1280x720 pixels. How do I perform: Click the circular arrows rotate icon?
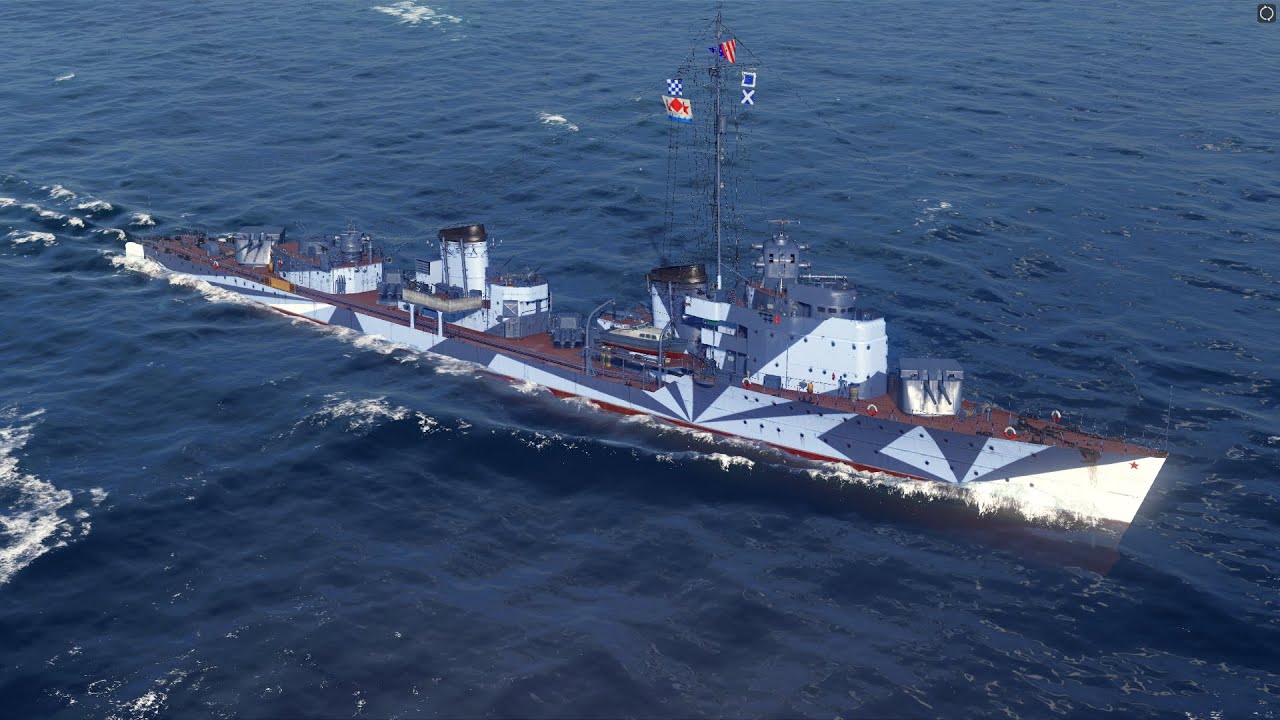pos(1266,13)
